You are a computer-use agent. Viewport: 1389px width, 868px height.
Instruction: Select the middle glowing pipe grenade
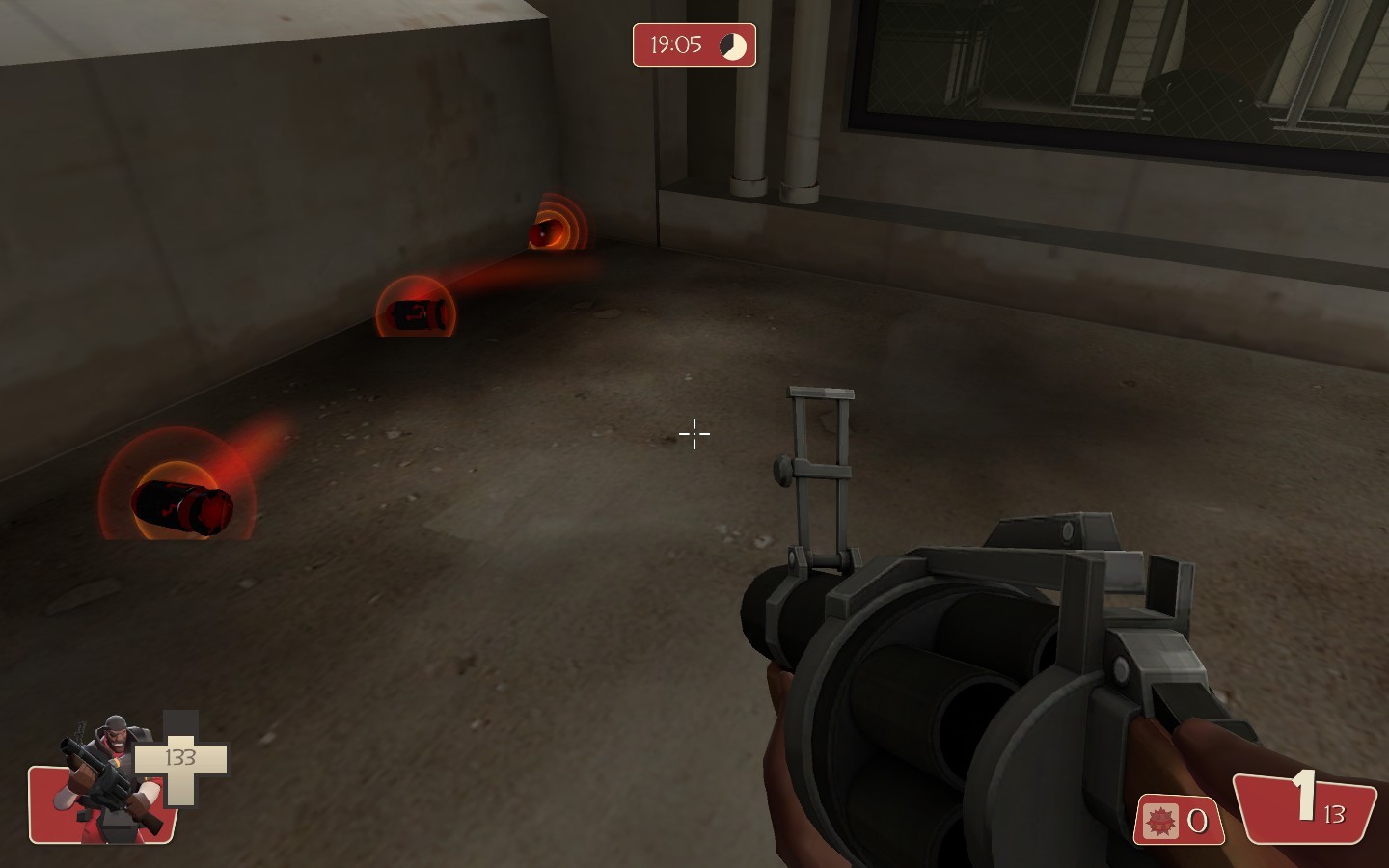(414, 311)
